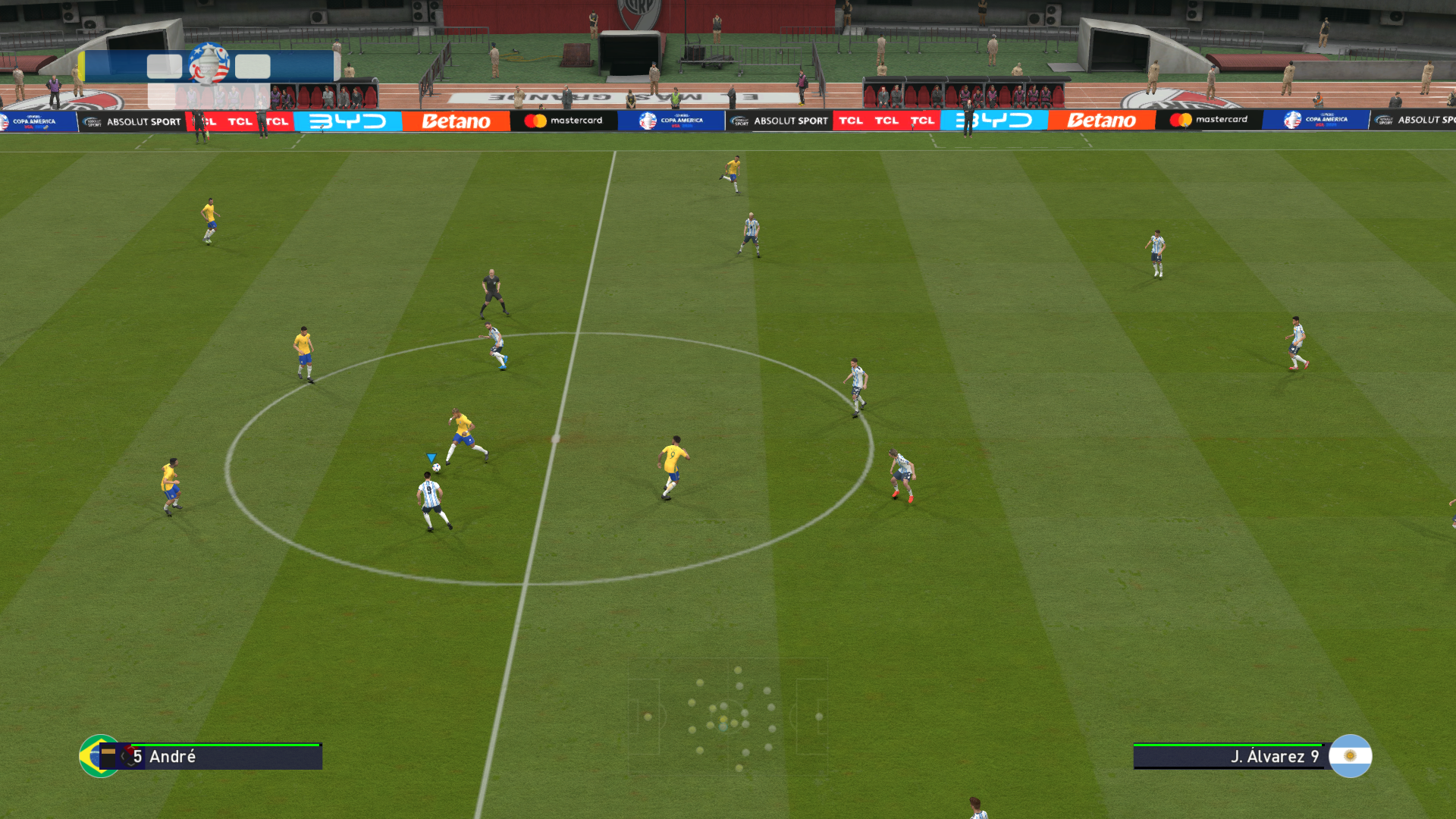
Task: Click the Copa América logo on scoreboard
Action: (209, 65)
